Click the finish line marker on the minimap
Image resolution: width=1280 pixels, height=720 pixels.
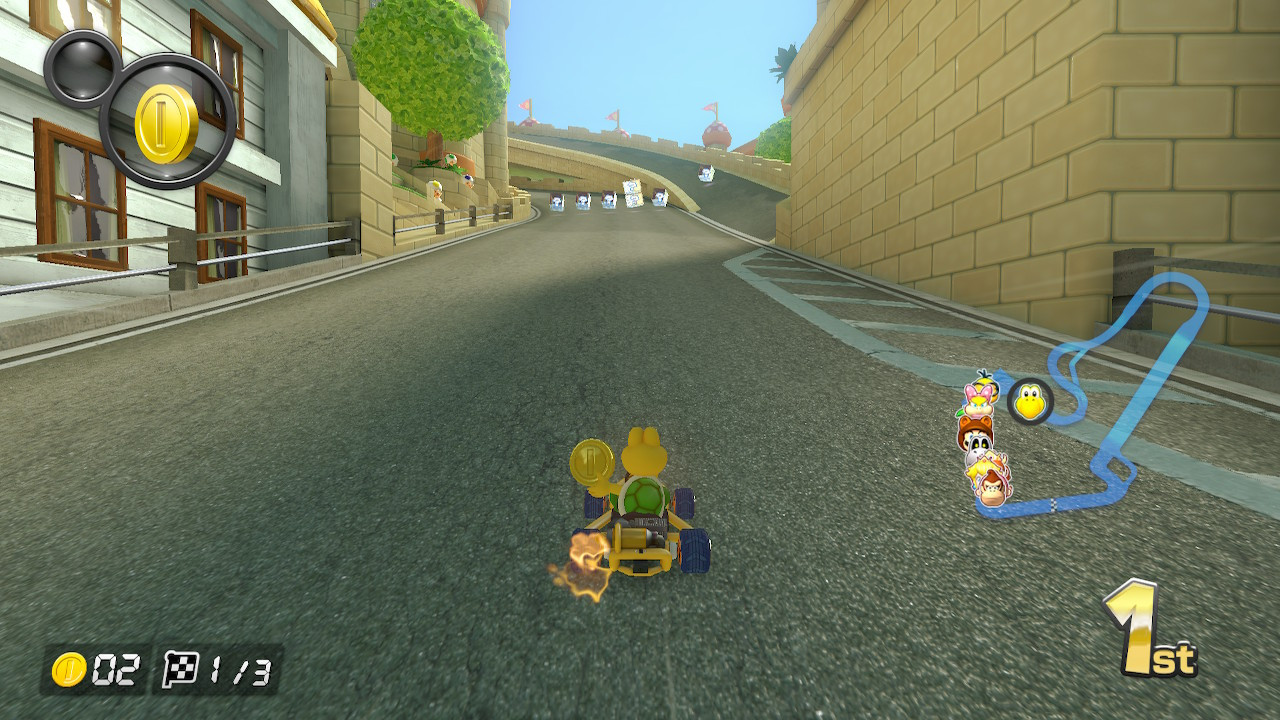click(x=1053, y=505)
